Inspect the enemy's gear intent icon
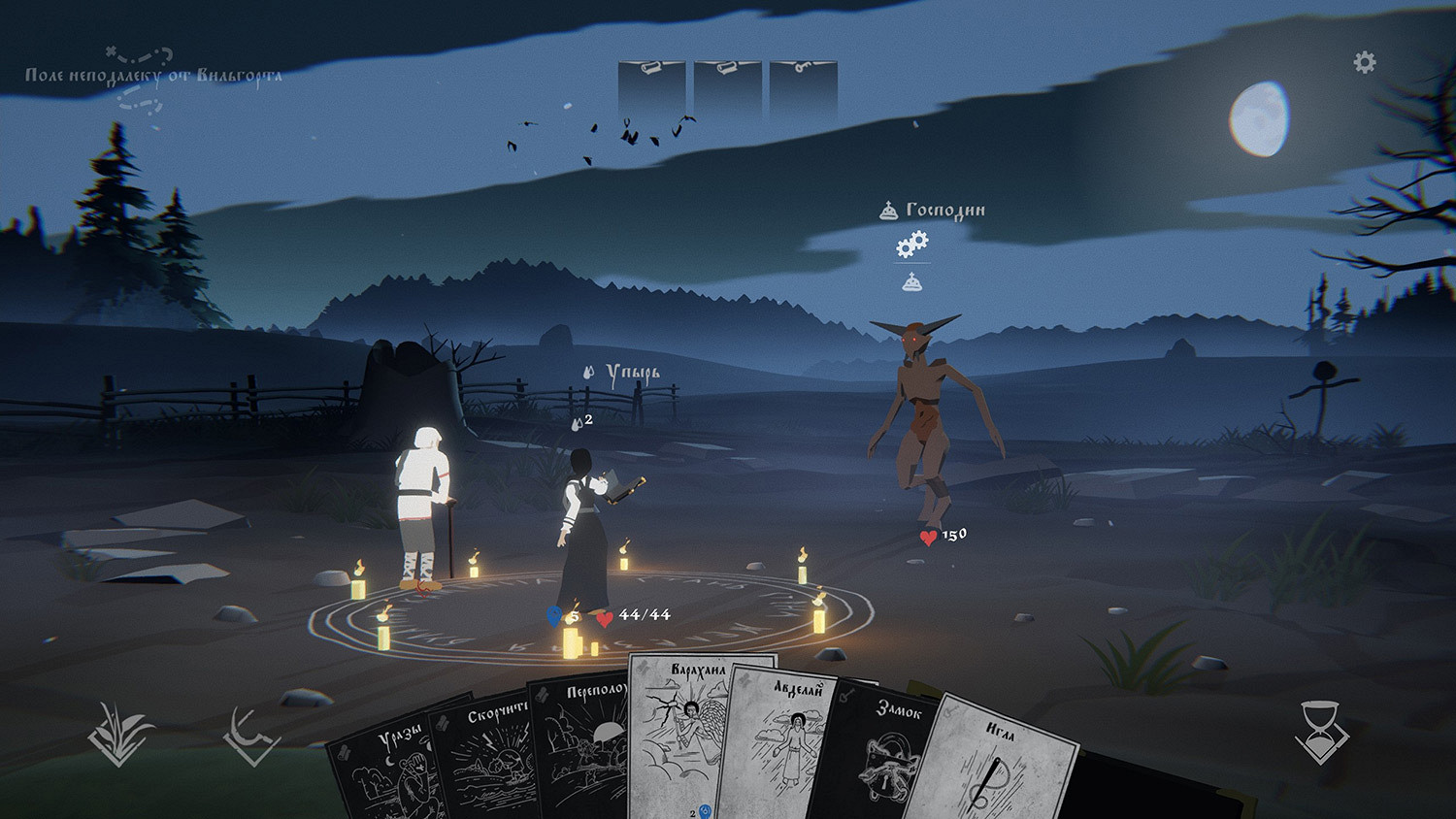Image resolution: width=1456 pixels, height=819 pixels. [911, 245]
